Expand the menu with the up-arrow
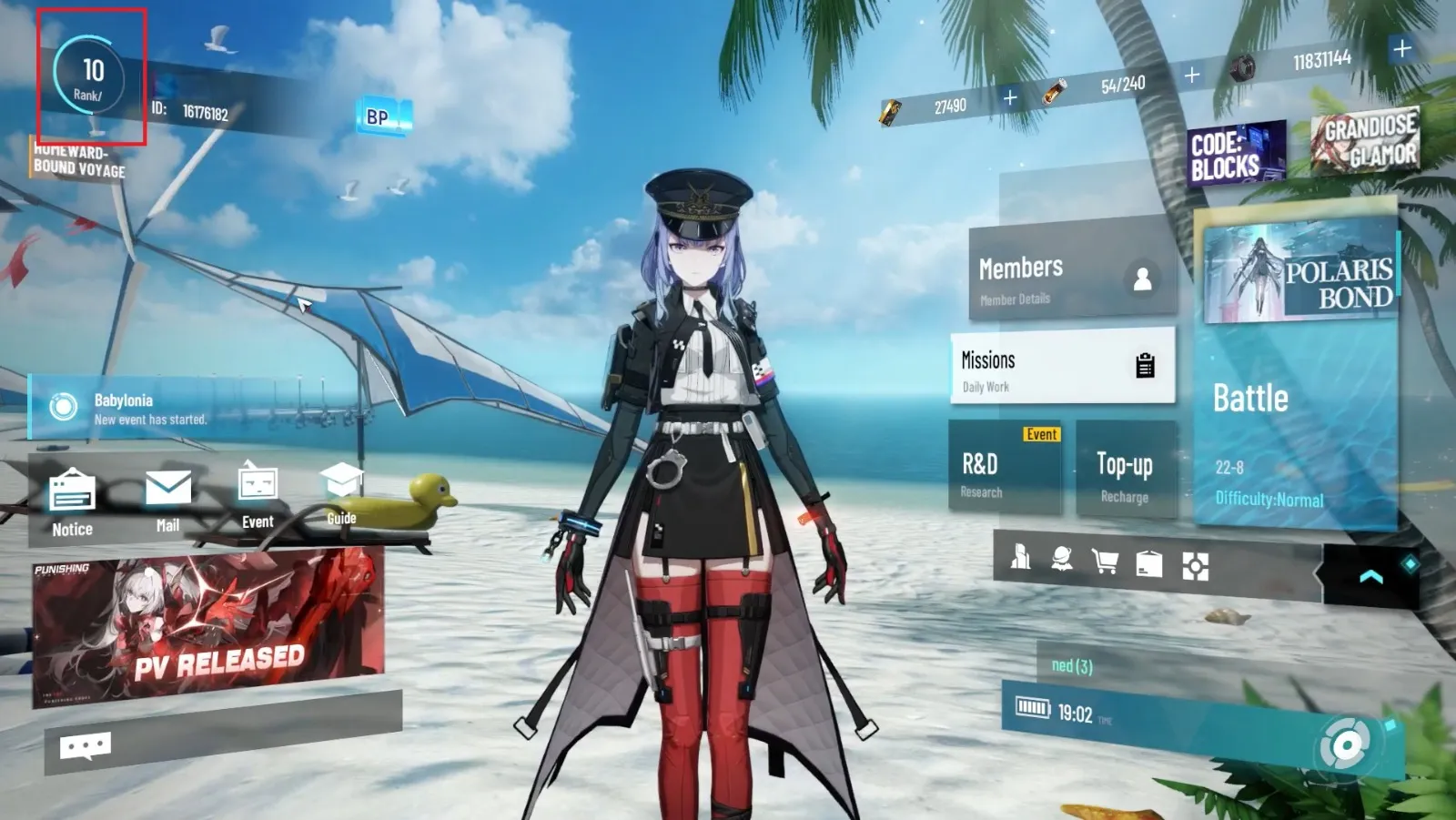This screenshot has height=820, width=1456. pos(1370,577)
